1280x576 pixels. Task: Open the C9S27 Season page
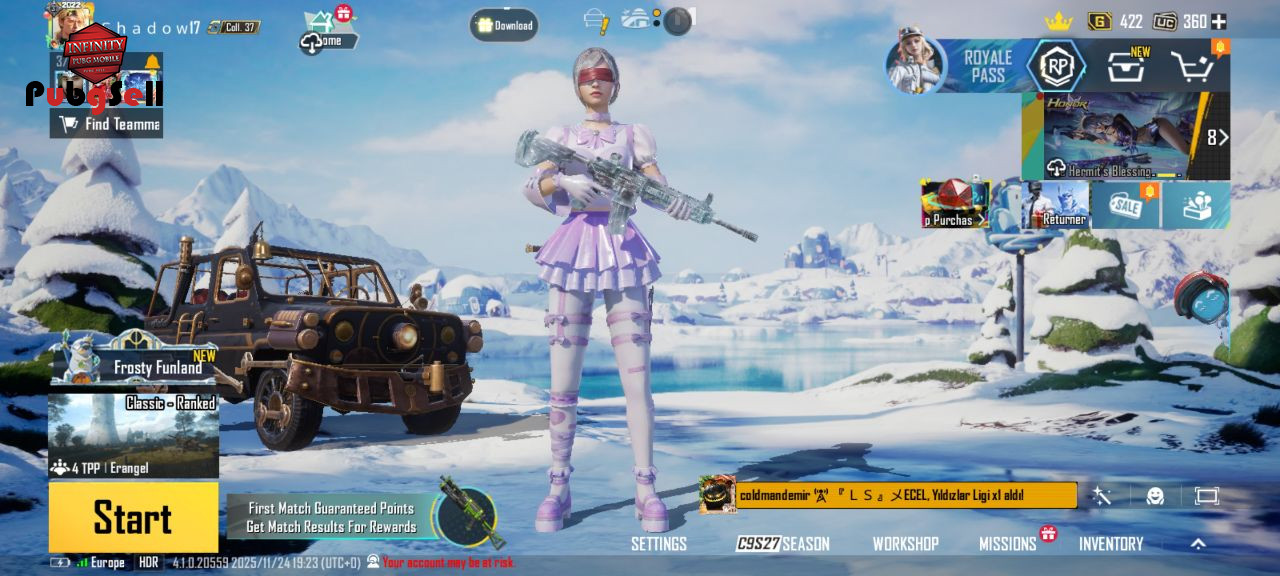pos(783,544)
